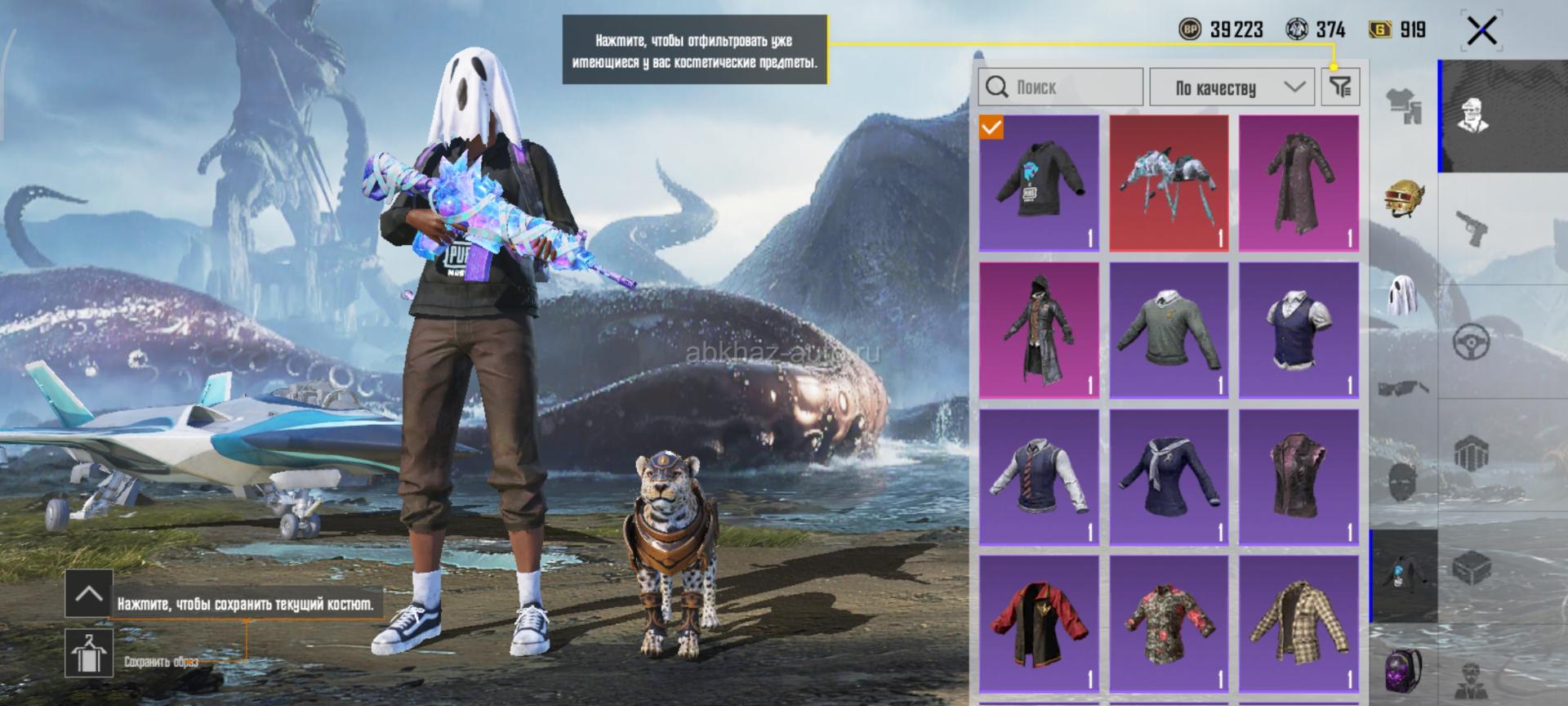Screen dimensions: 1568x706
Task: Open the vehicle steering wheel tab
Action: (x=1472, y=342)
